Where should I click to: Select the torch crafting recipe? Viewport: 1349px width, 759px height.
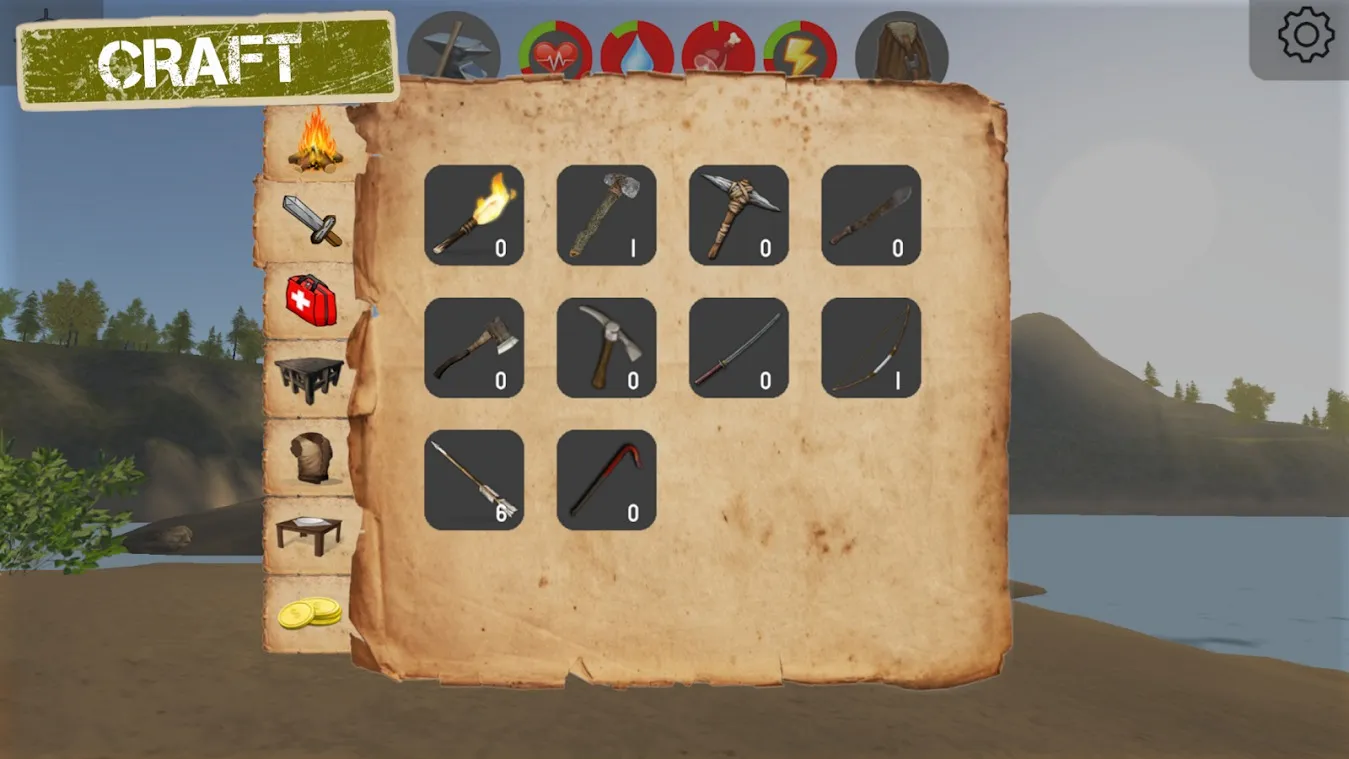click(x=474, y=215)
